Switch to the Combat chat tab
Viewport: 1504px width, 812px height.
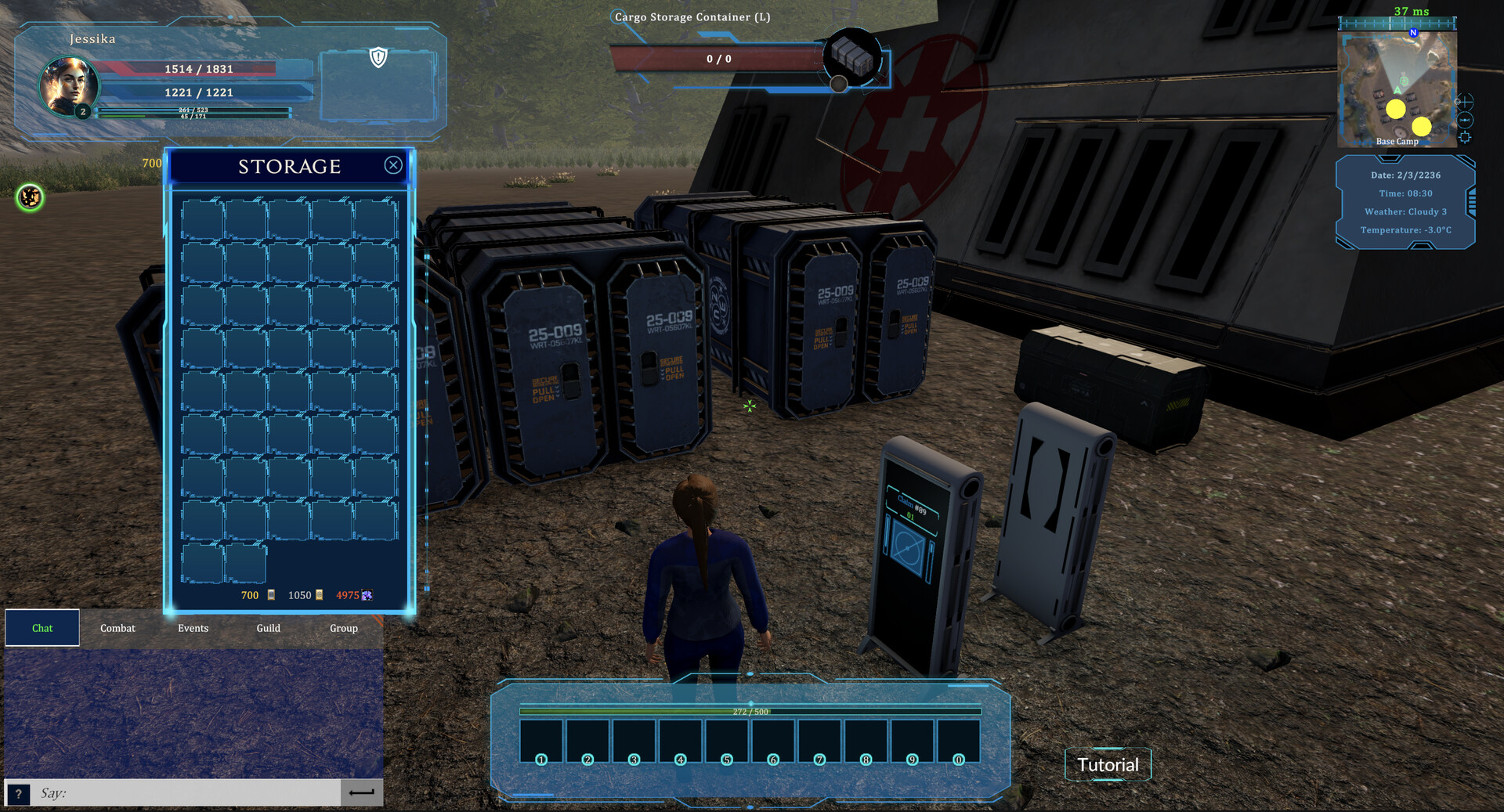click(x=117, y=628)
